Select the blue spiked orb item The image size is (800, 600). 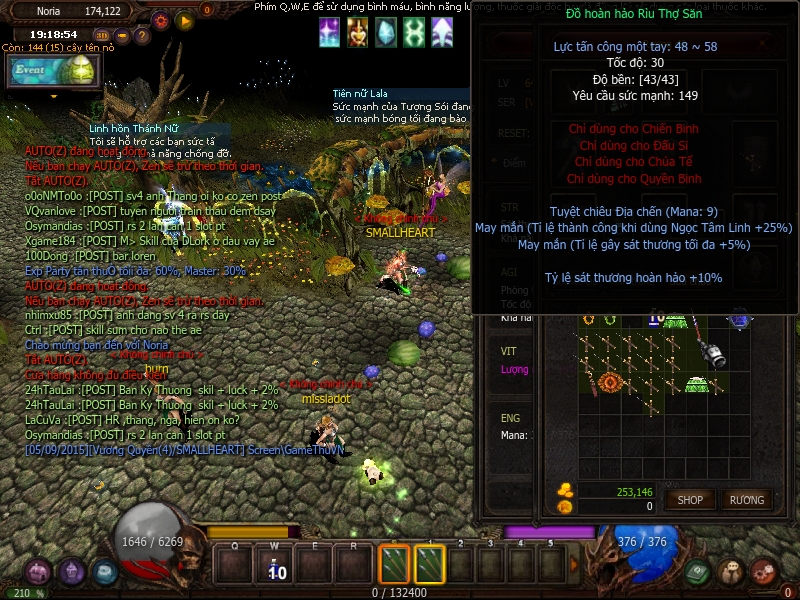click(740, 319)
